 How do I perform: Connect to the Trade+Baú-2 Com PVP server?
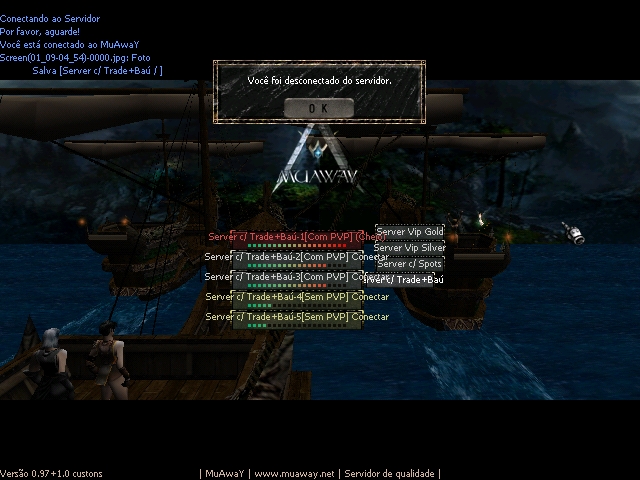(x=297, y=258)
